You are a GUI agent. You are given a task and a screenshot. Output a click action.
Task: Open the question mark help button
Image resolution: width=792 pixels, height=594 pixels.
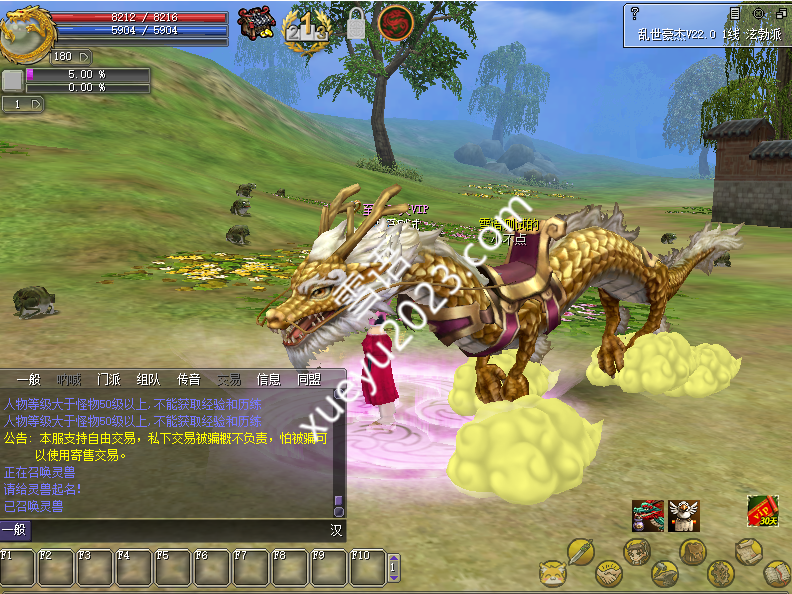635,13
